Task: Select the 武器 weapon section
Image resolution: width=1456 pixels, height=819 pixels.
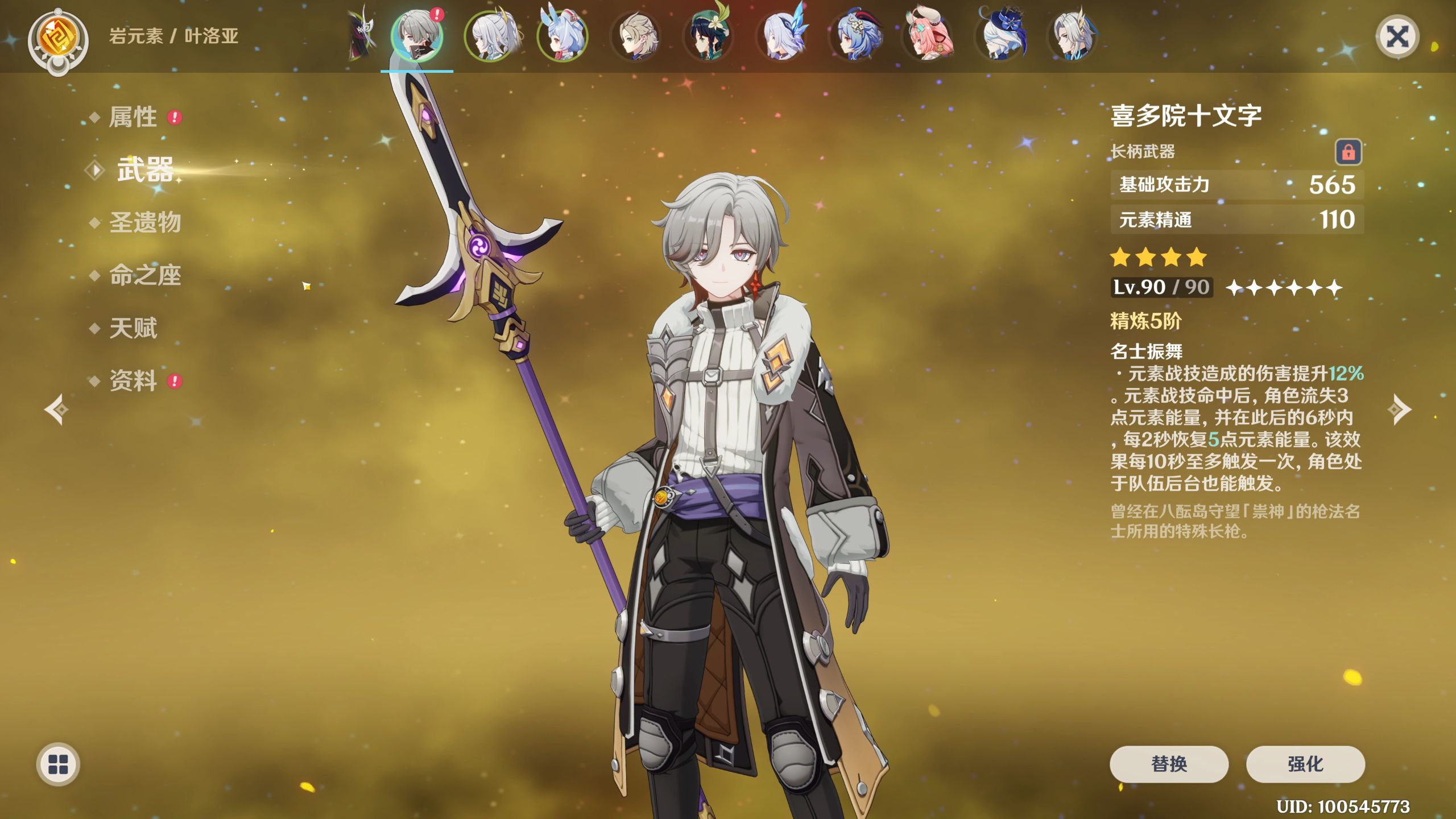Action: [x=144, y=169]
